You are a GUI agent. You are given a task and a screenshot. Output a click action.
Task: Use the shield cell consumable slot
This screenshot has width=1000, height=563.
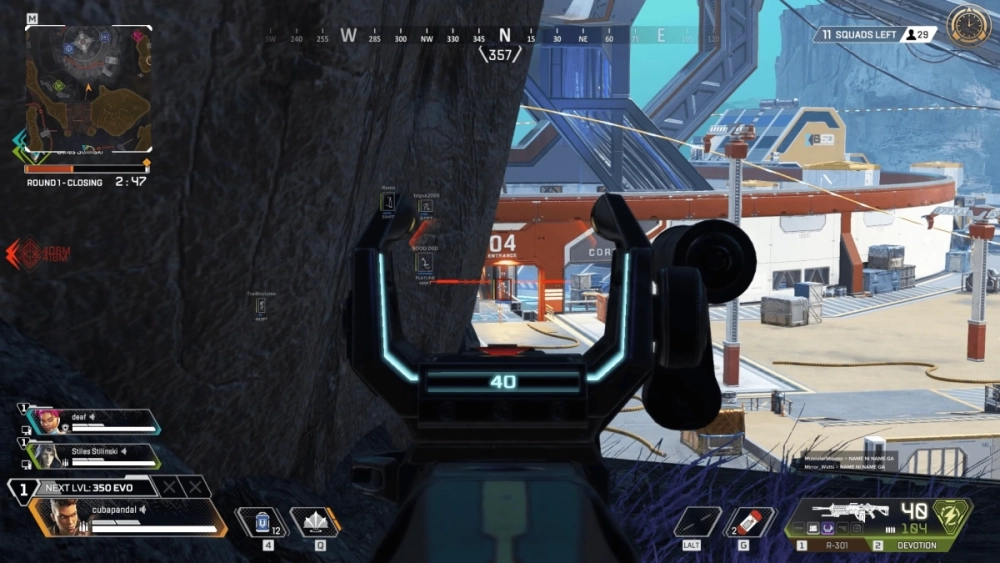click(262, 521)
